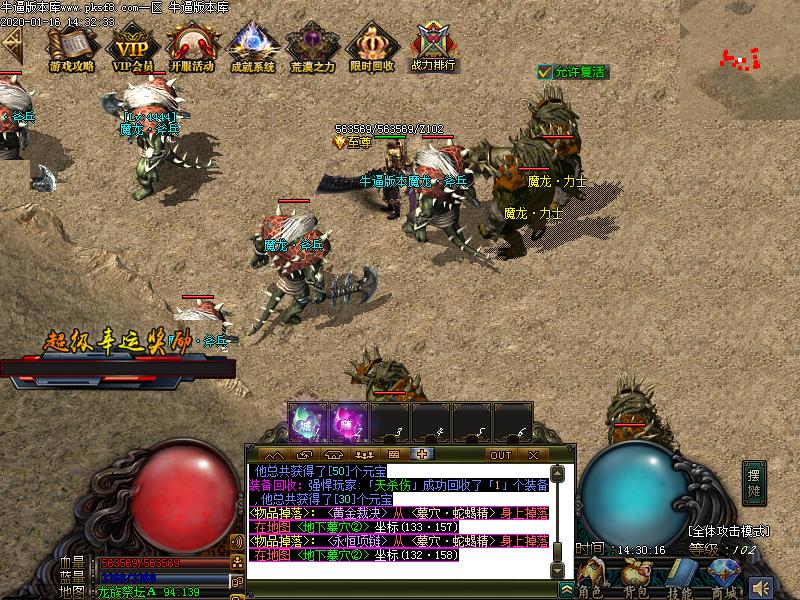The height and width of the screenshot is (600, 800).
Task: Open the 商城 shop
Action: (x=723, y=578)
